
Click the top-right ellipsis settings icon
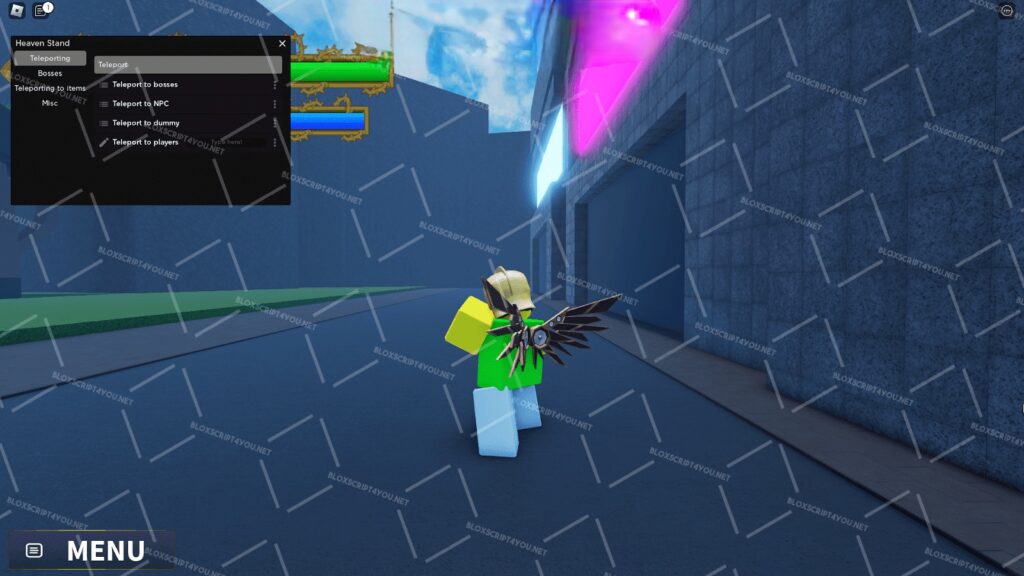pos(1006,11)
